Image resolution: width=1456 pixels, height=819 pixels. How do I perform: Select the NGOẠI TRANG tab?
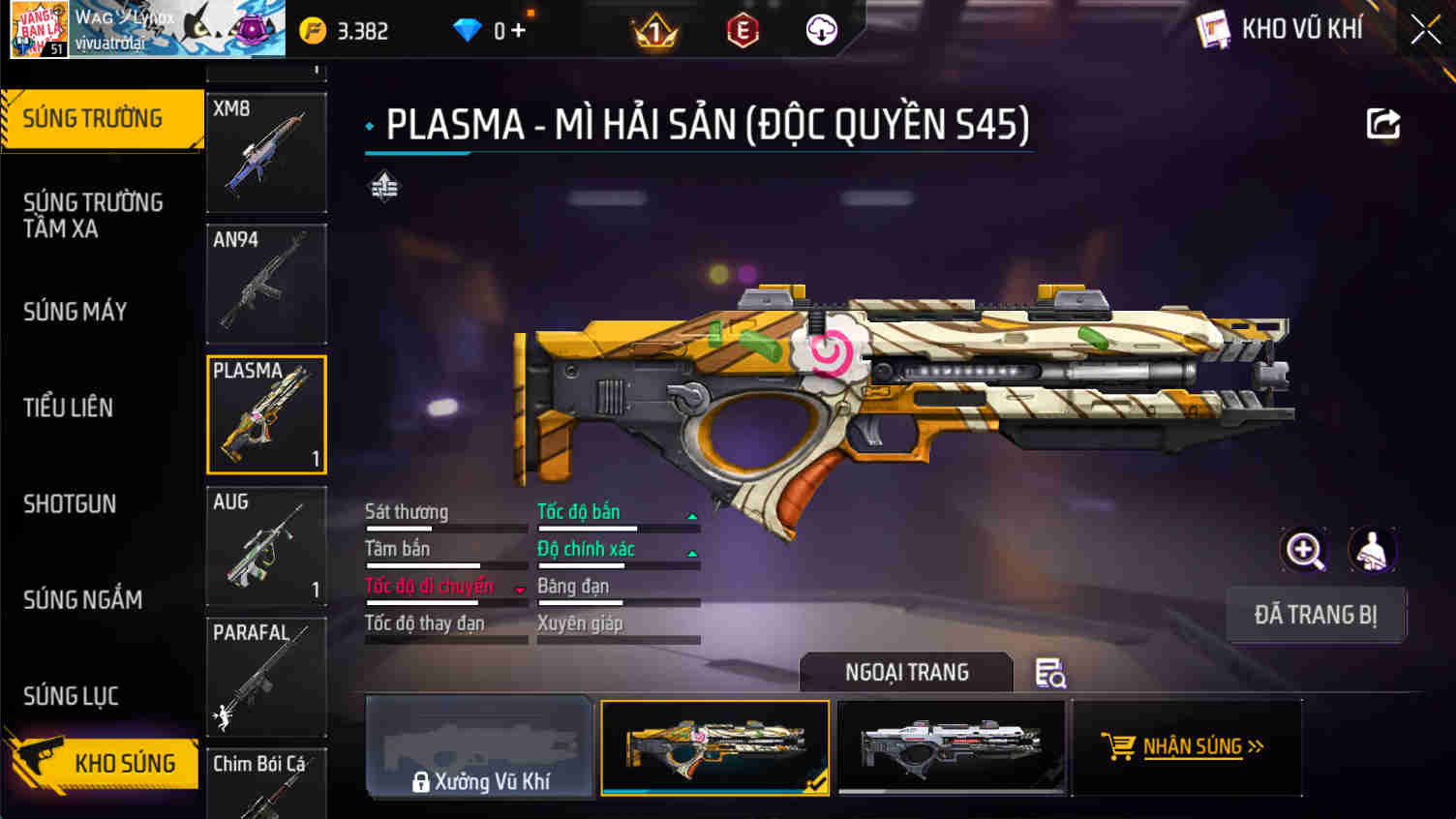coord(905,672)
